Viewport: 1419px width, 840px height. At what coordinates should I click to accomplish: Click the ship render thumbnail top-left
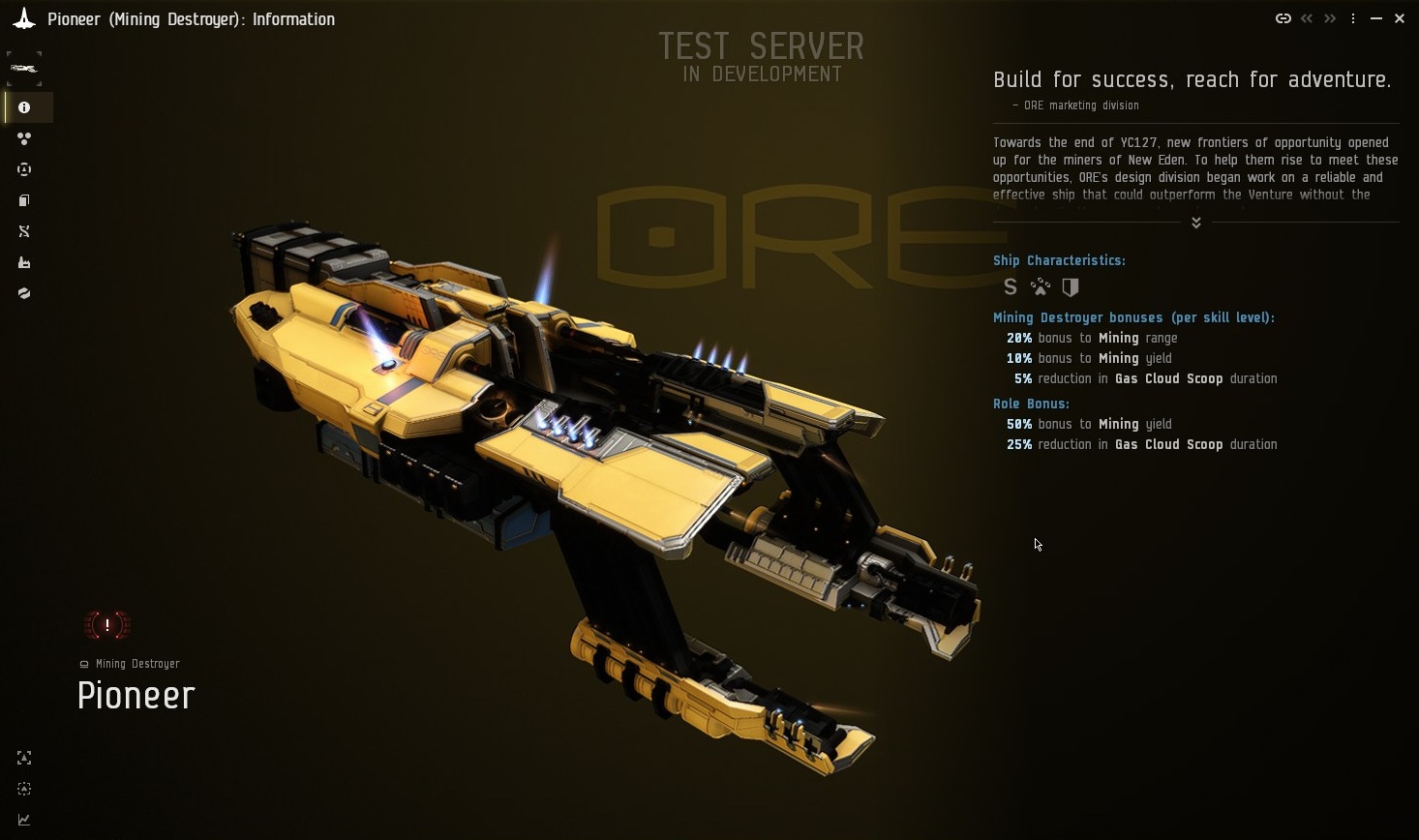click(x=23, y=67)
